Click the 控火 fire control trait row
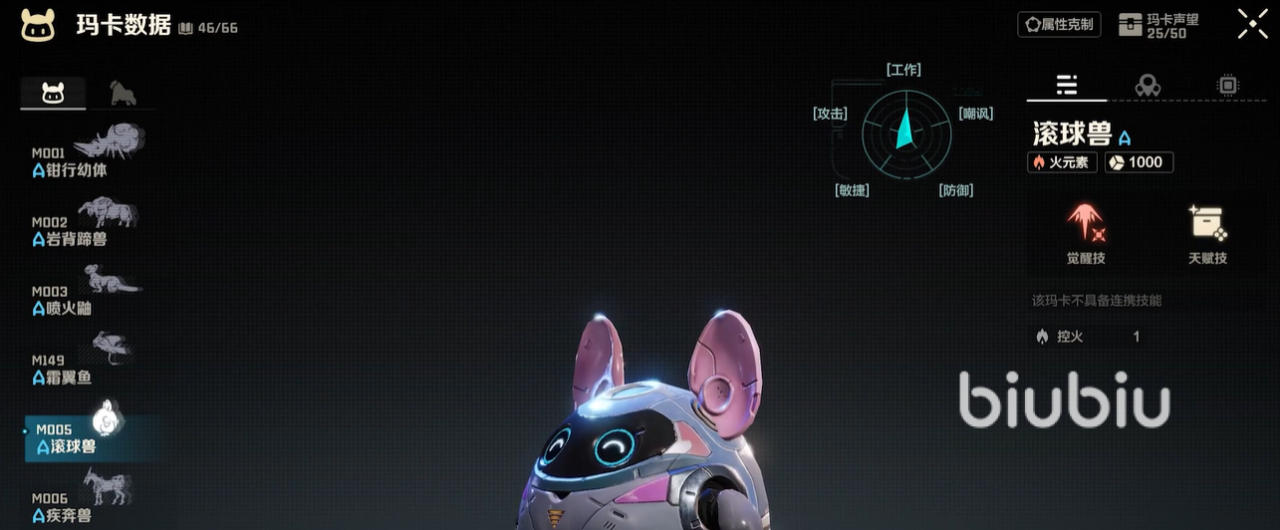This screenshot has width=1280, height=530. click(1090, 337)
